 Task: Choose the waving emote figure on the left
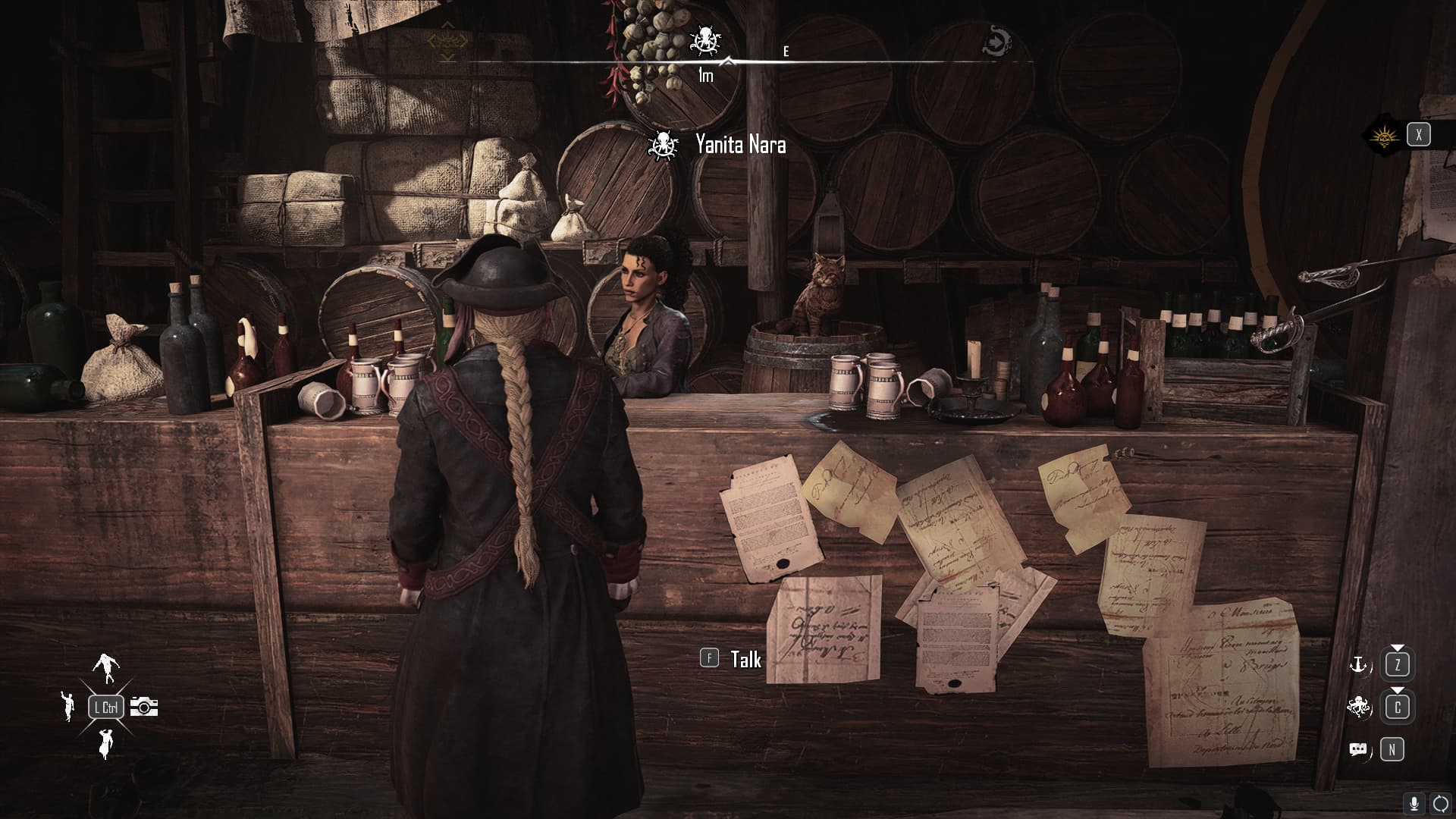[68, 706]
